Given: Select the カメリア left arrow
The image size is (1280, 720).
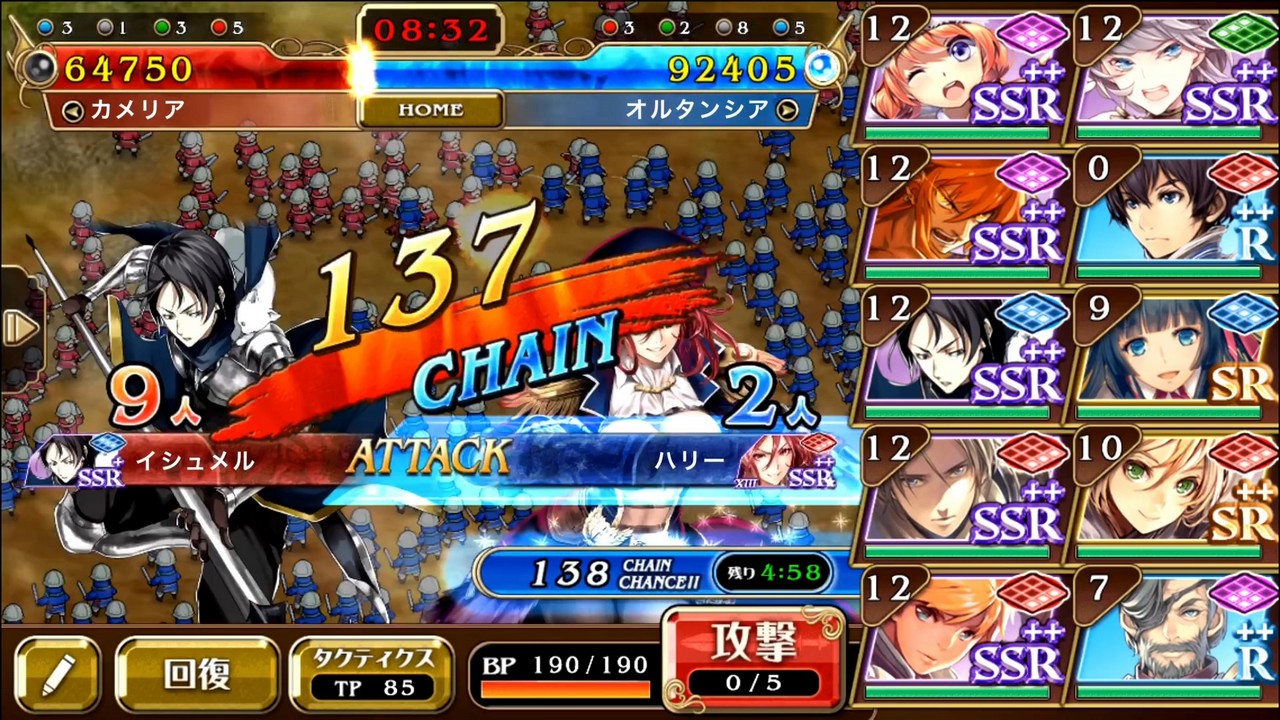Looking at the screenshot, I should [x=72, y=110].
